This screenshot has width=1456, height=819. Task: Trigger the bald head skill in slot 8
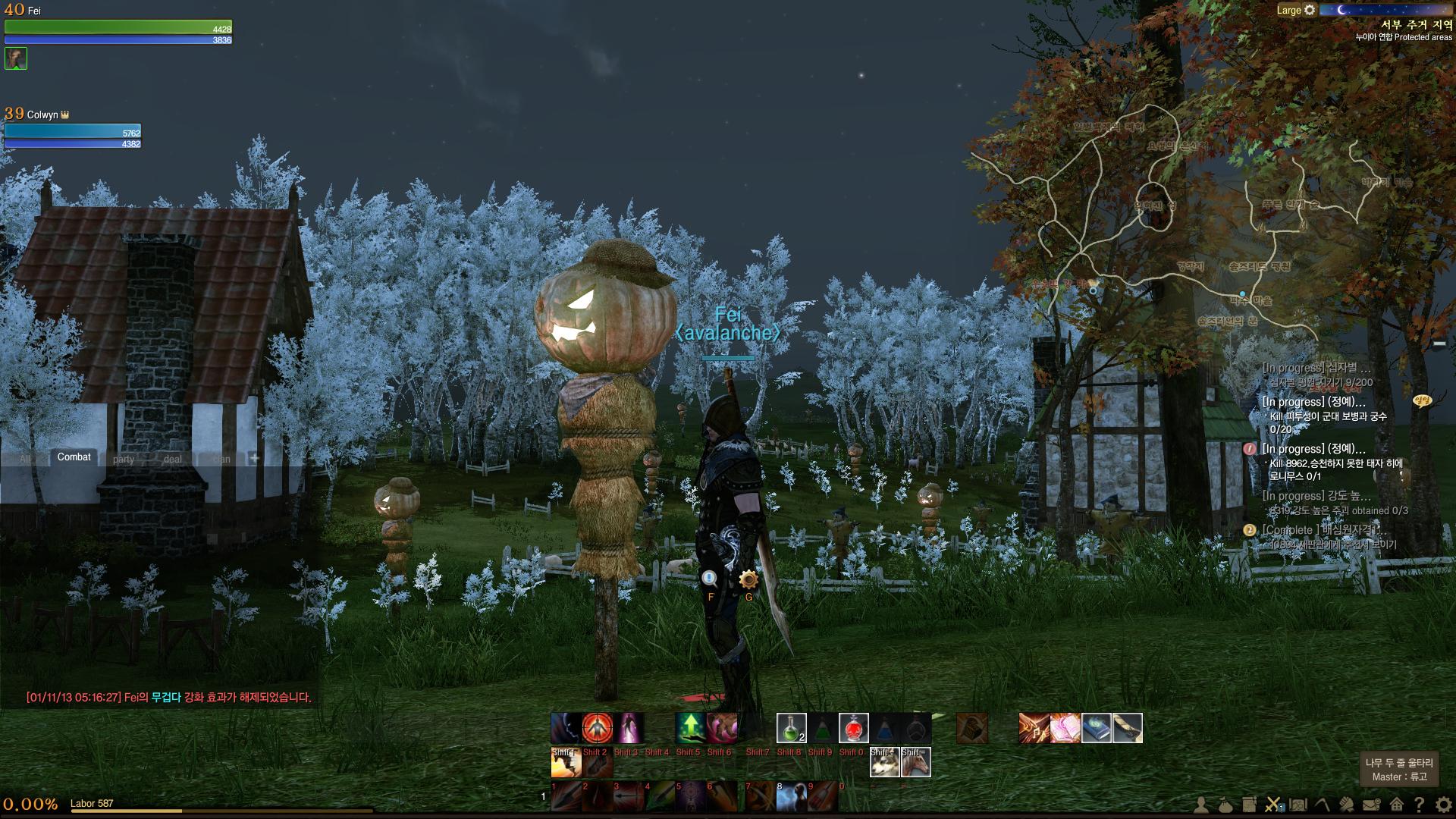792,796
